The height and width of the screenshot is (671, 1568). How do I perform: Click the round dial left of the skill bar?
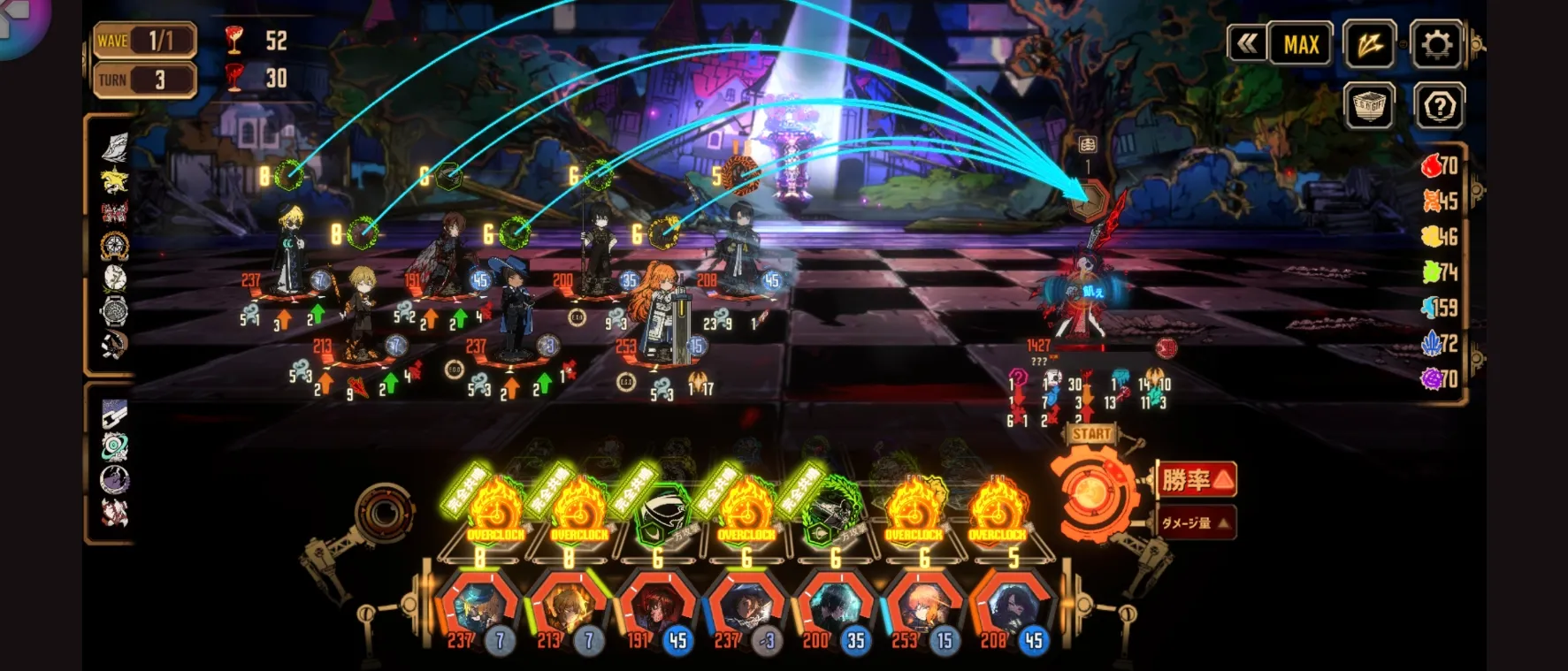click(x=385, y=512)
